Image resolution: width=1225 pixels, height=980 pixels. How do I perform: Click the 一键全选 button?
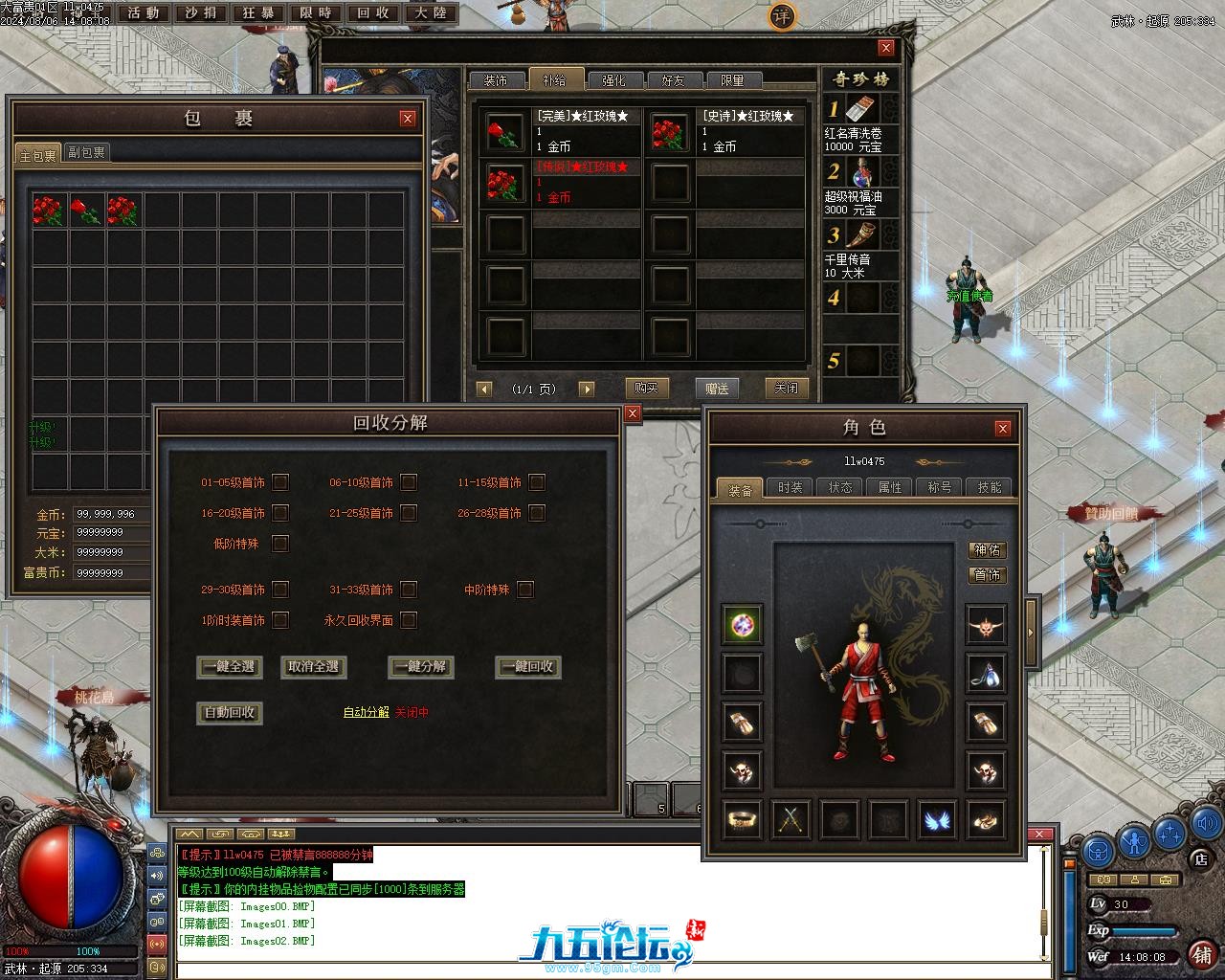coord(231,667)
